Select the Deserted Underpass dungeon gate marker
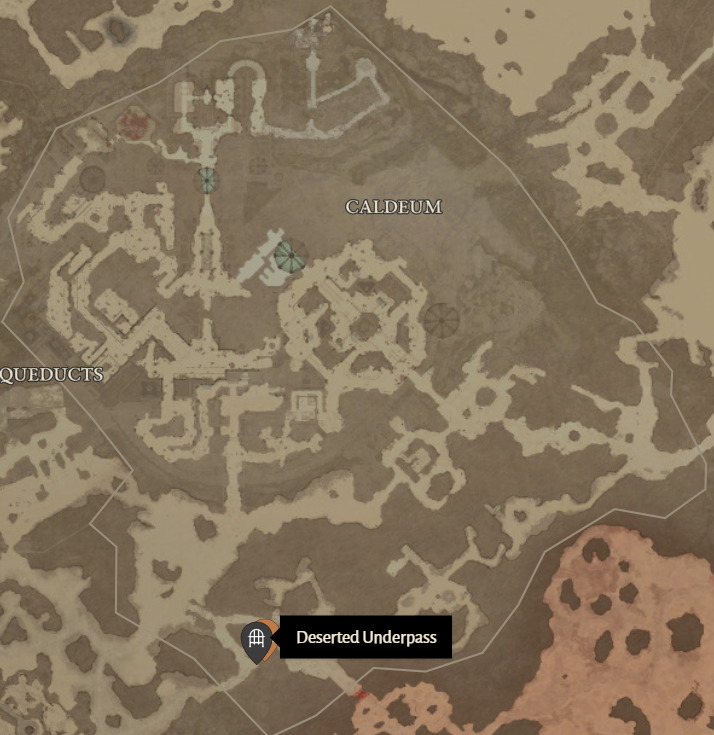The height and width of the screenshot is (735, 714). pyautogui.click(x=256, y=638)
